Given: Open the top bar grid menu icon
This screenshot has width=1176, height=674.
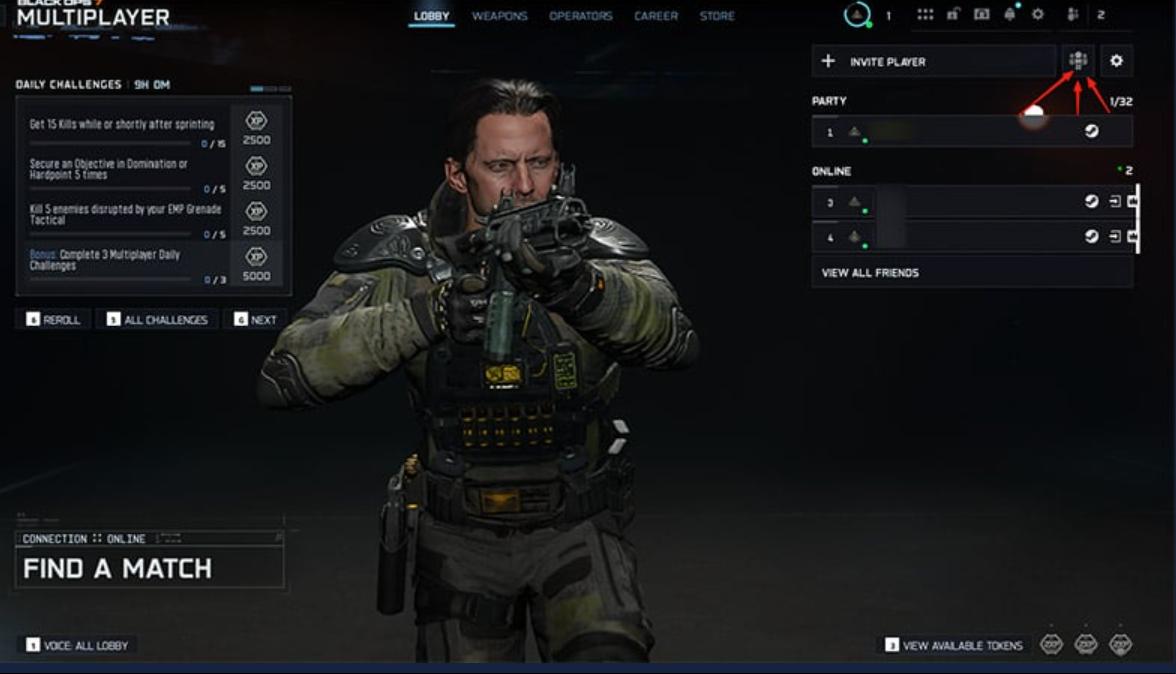Looking at the screenshot, I should [925, 15].
